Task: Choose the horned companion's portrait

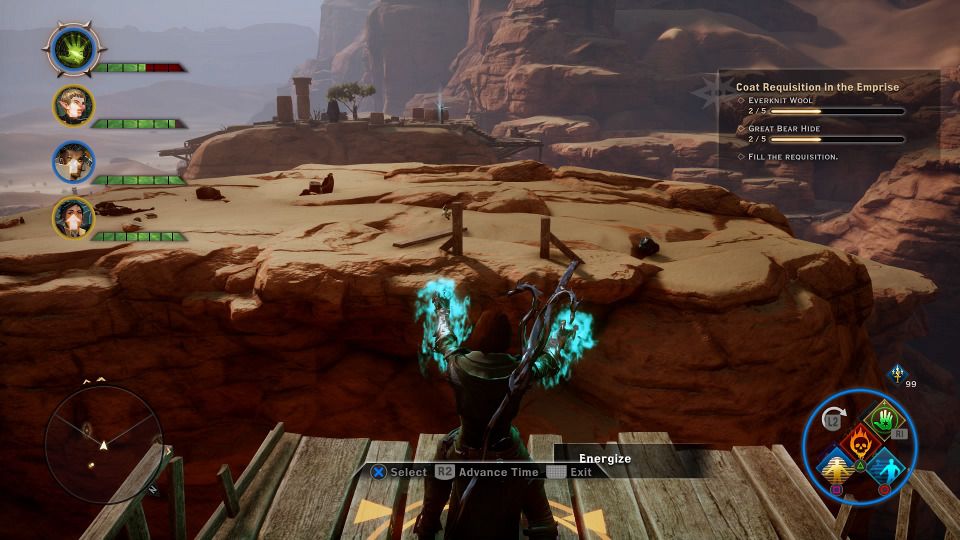Action: click(73, 163)
